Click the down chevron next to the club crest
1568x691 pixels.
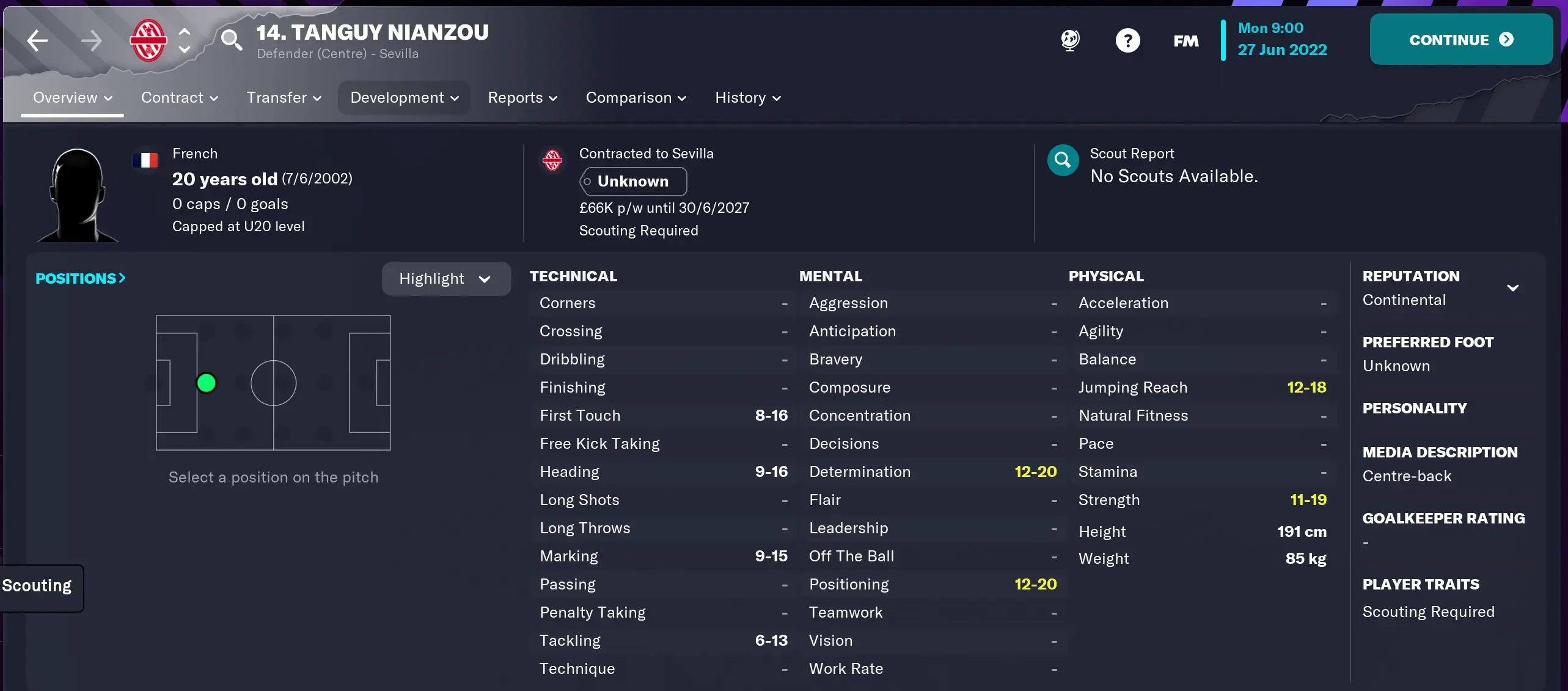pyautogui.click(x=185, y=50)
